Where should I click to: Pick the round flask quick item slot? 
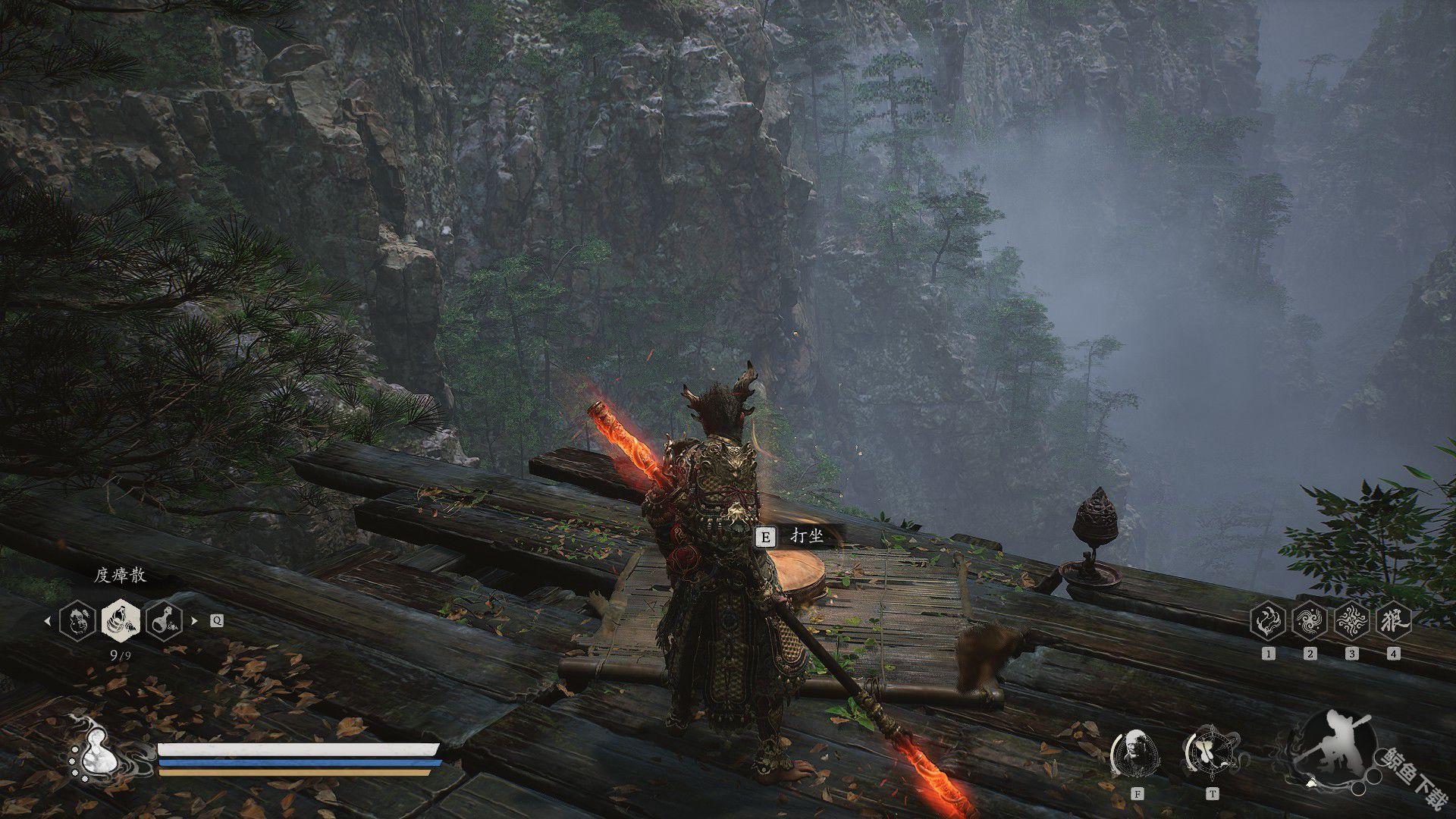coord(165,620)
